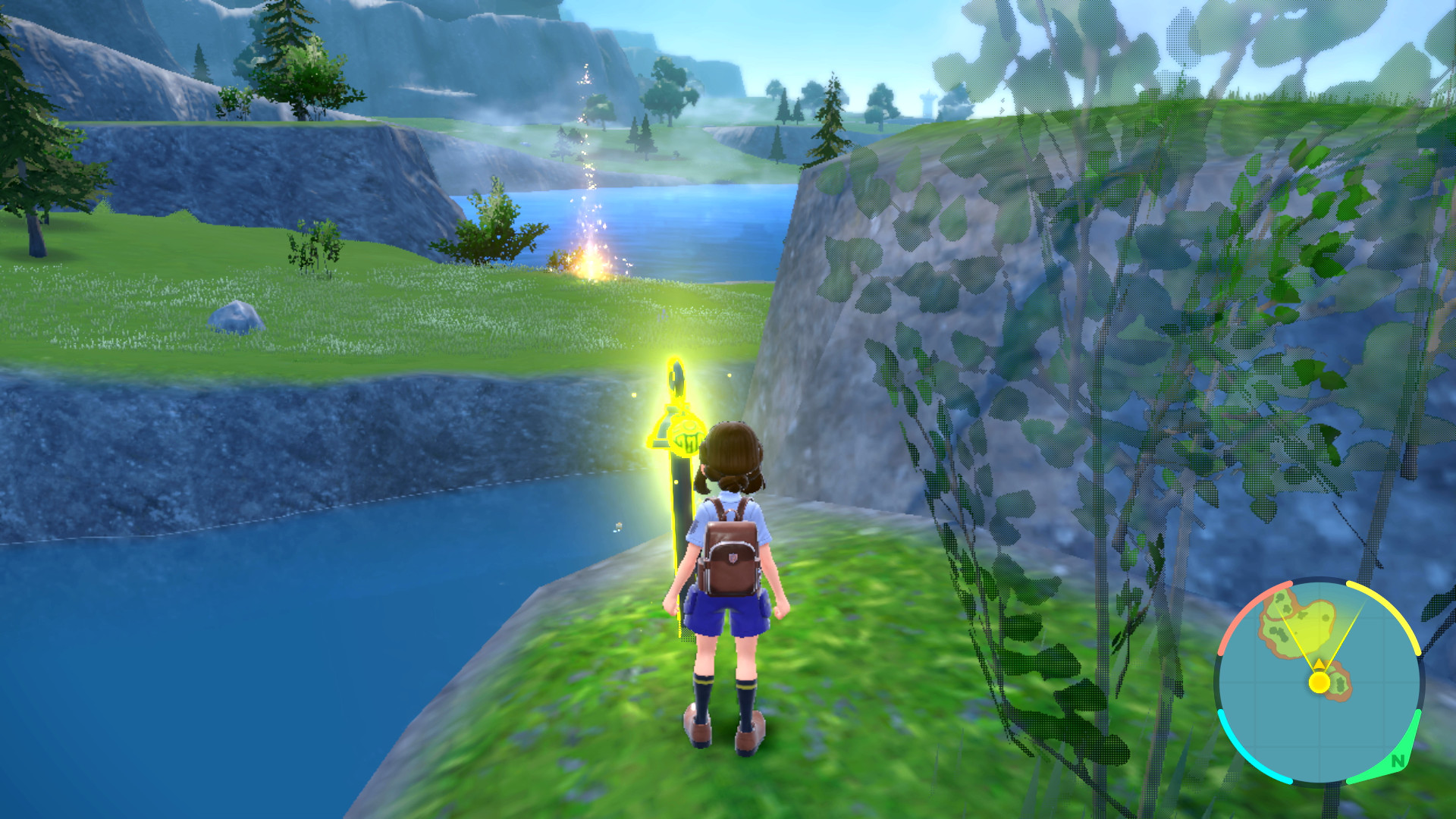Select the yellow player marker on the minimap
The width and height of the screenshot is (1456, 819).
click(x=1319, y=682)
